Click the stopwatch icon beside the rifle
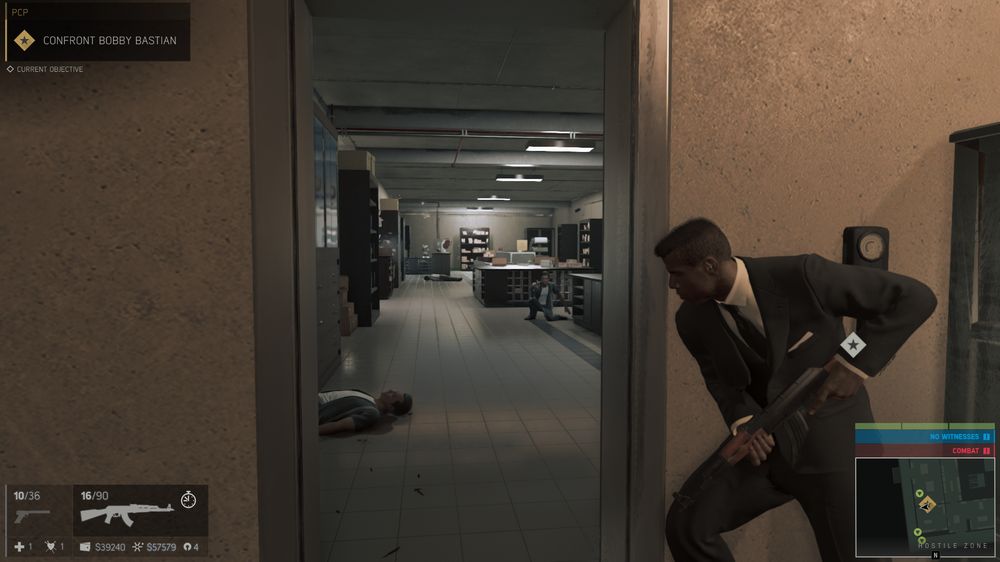Viewport: 1000px width, 562px height. [x=188, y=498]
